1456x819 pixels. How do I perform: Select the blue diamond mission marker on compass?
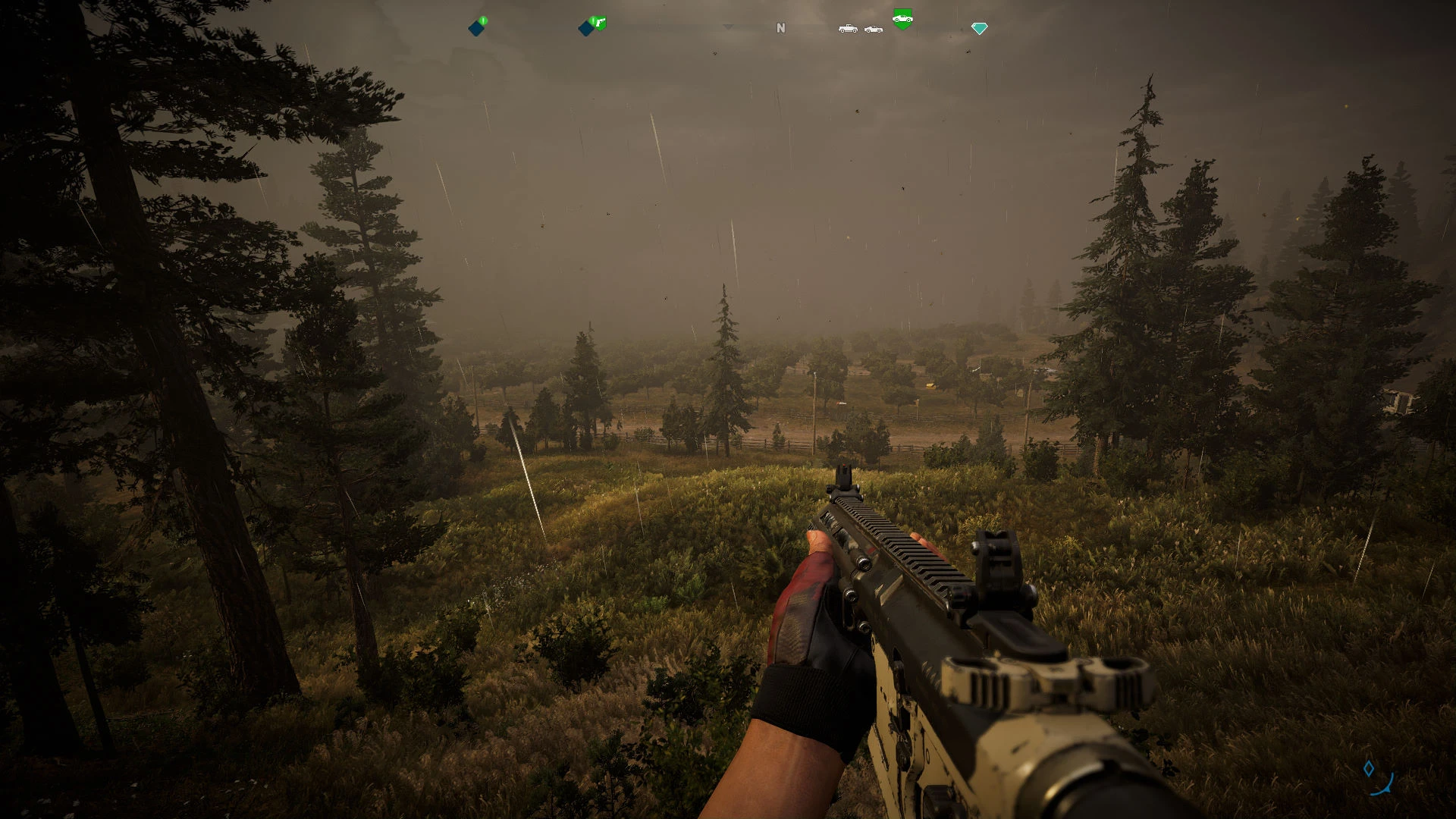pos(475,28)
